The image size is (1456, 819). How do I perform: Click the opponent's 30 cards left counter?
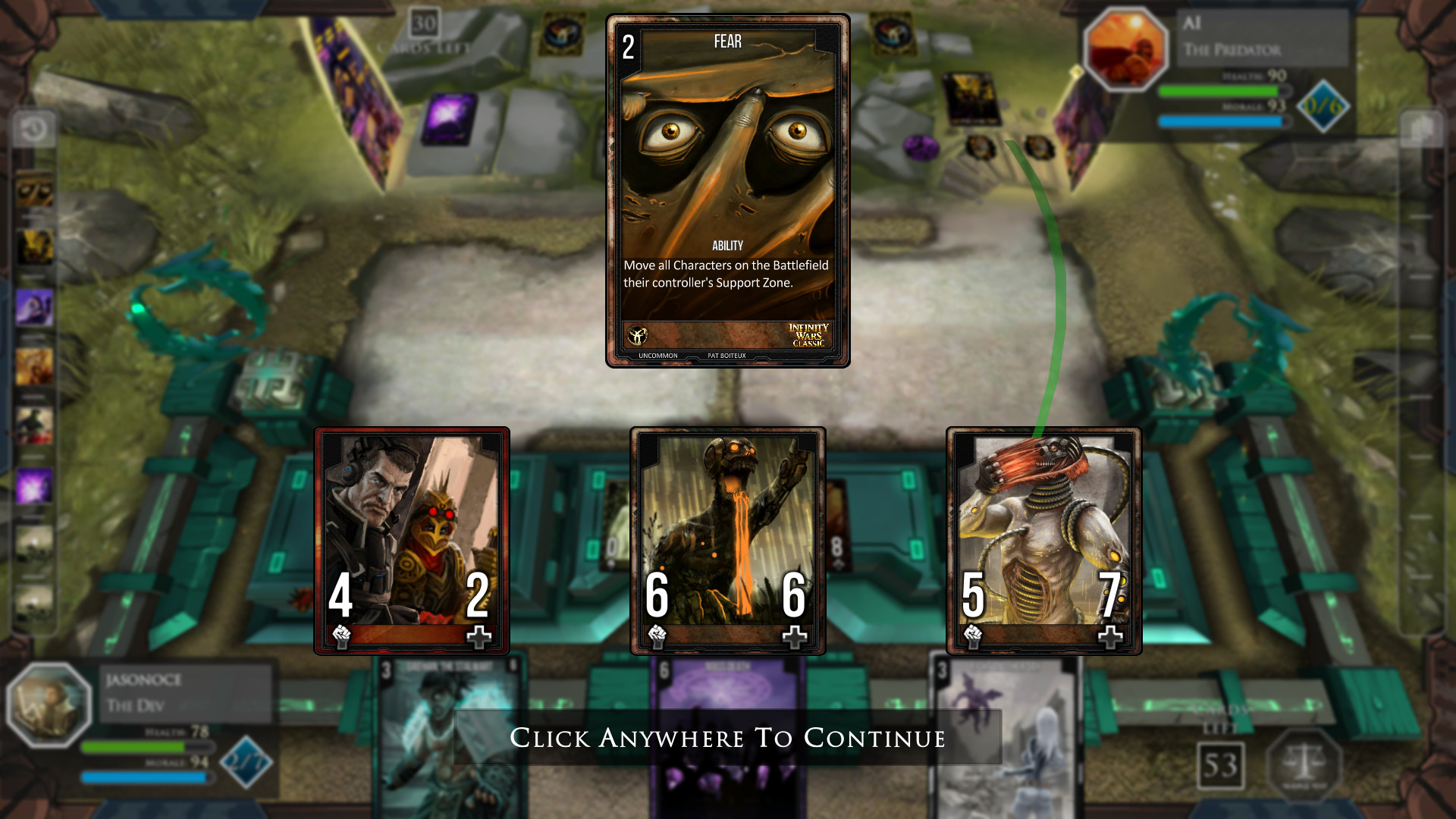(422, 23)
